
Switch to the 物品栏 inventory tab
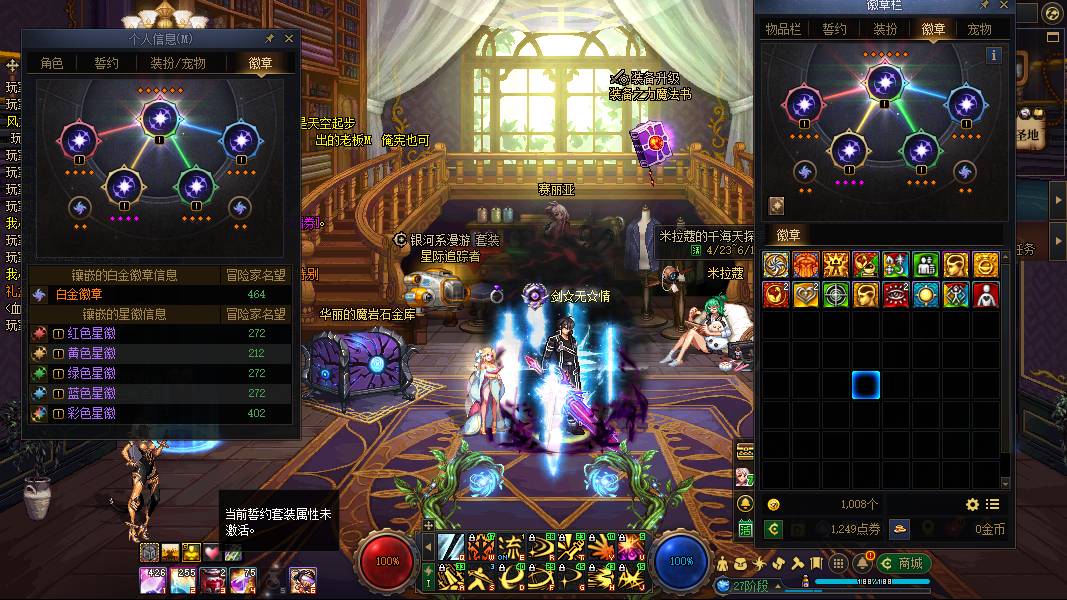click(783, 29)
